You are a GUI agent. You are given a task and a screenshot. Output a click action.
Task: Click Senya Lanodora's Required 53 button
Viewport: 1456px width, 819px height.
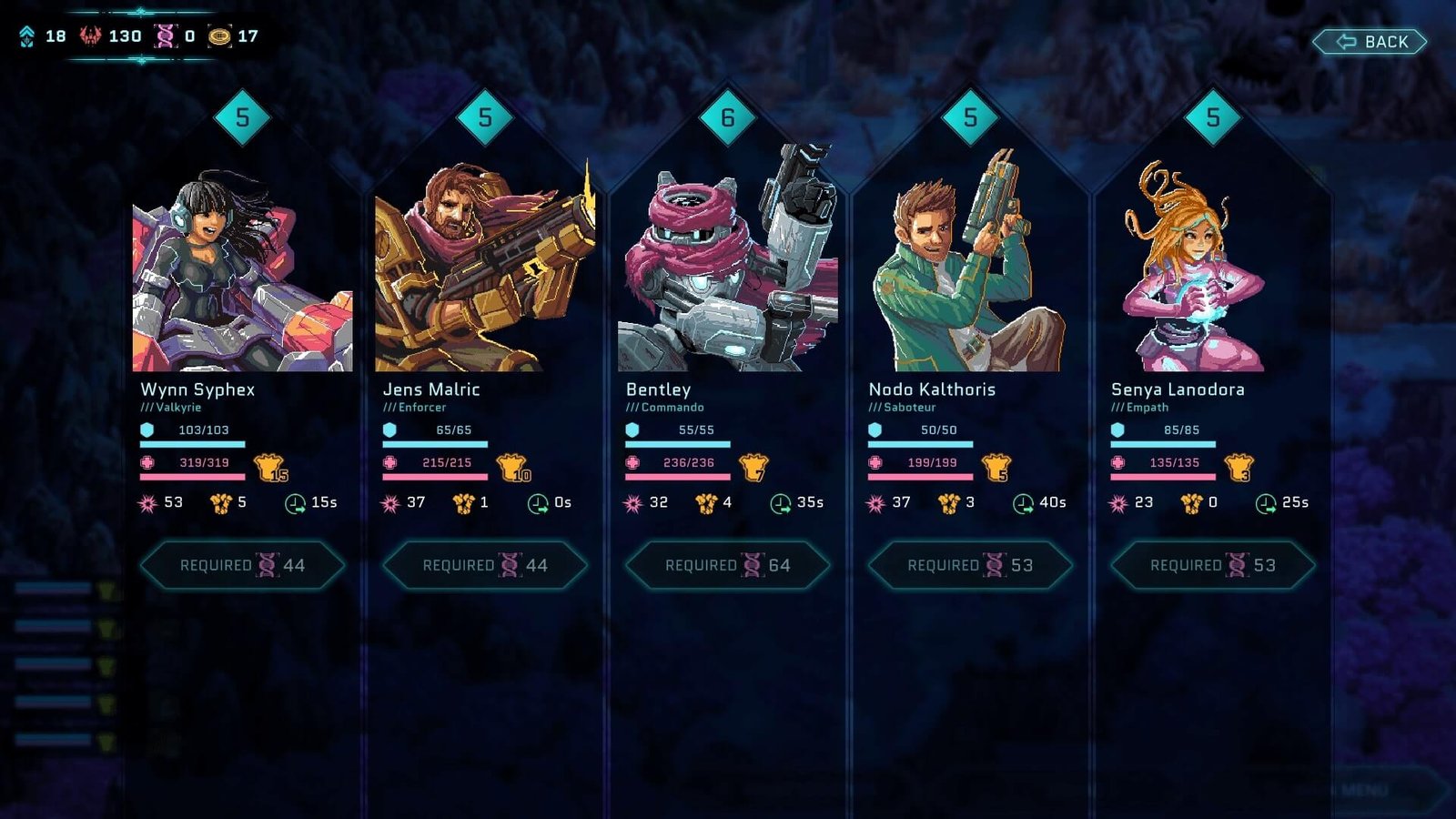pos(1213,565)
